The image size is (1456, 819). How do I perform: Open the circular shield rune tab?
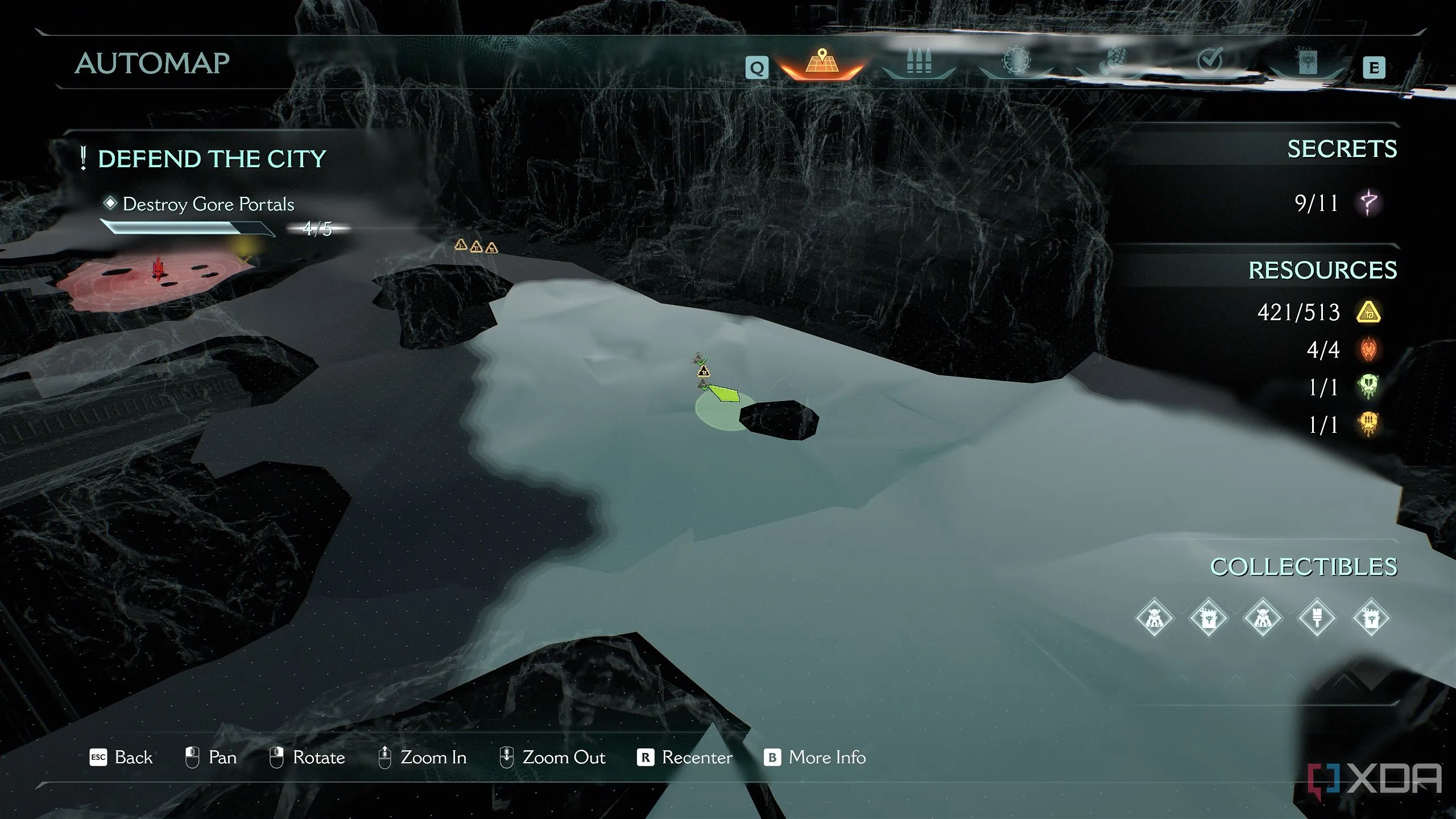coord(1016,60)
